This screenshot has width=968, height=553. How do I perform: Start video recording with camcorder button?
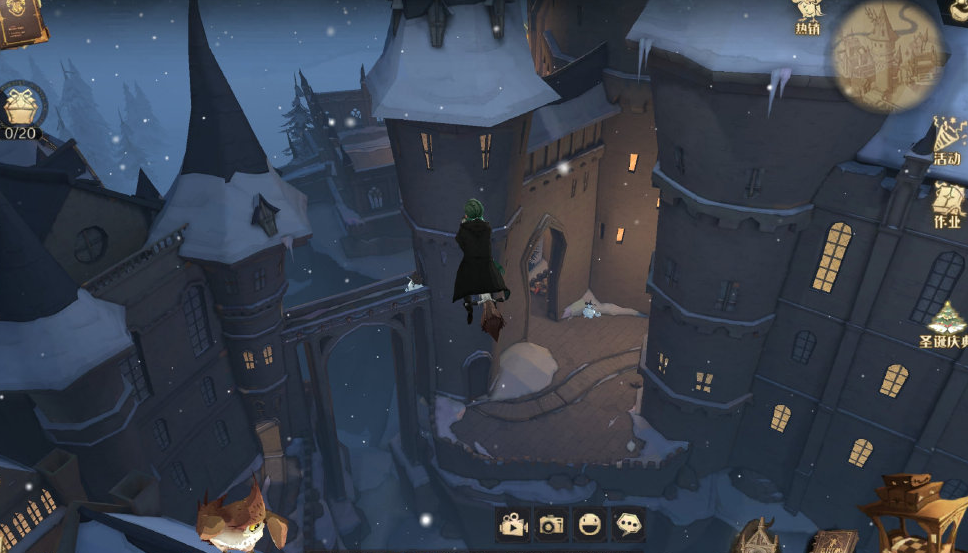point(513,523)
